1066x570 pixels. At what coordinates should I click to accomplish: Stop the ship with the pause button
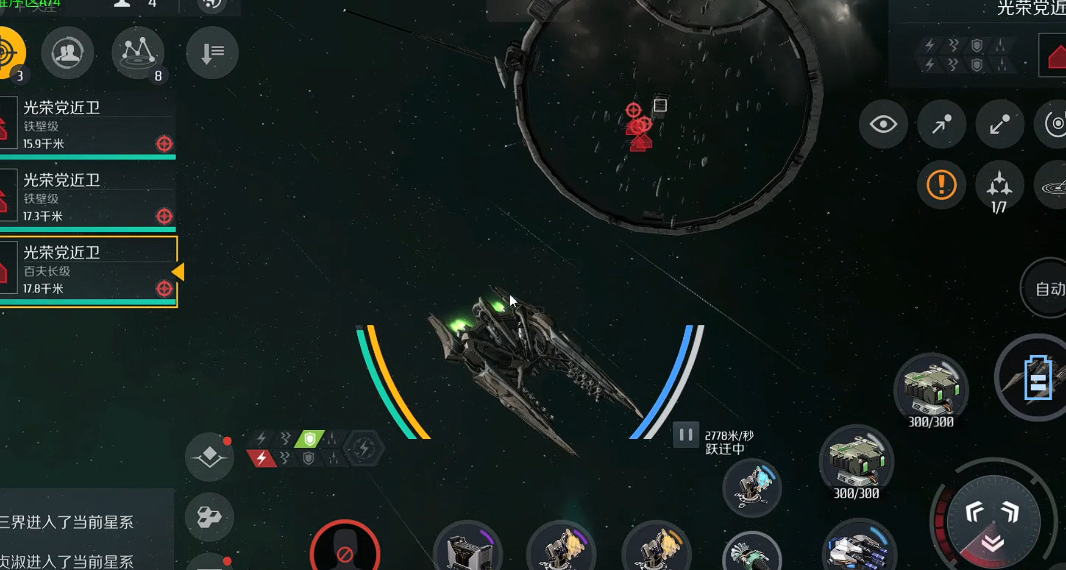(x=685, y=434)
